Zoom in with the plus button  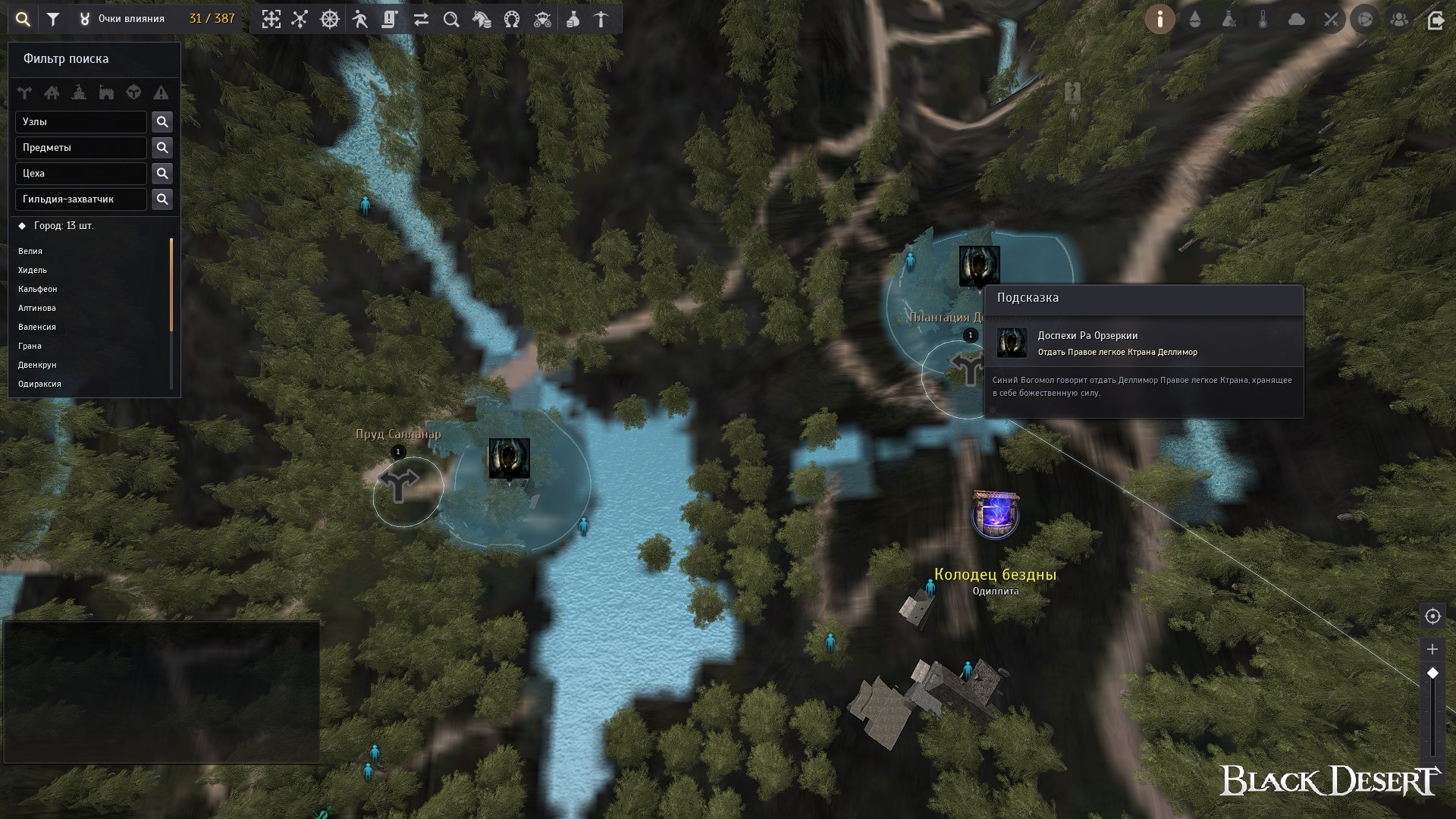pyautogui.click(x=1432, y=649)
